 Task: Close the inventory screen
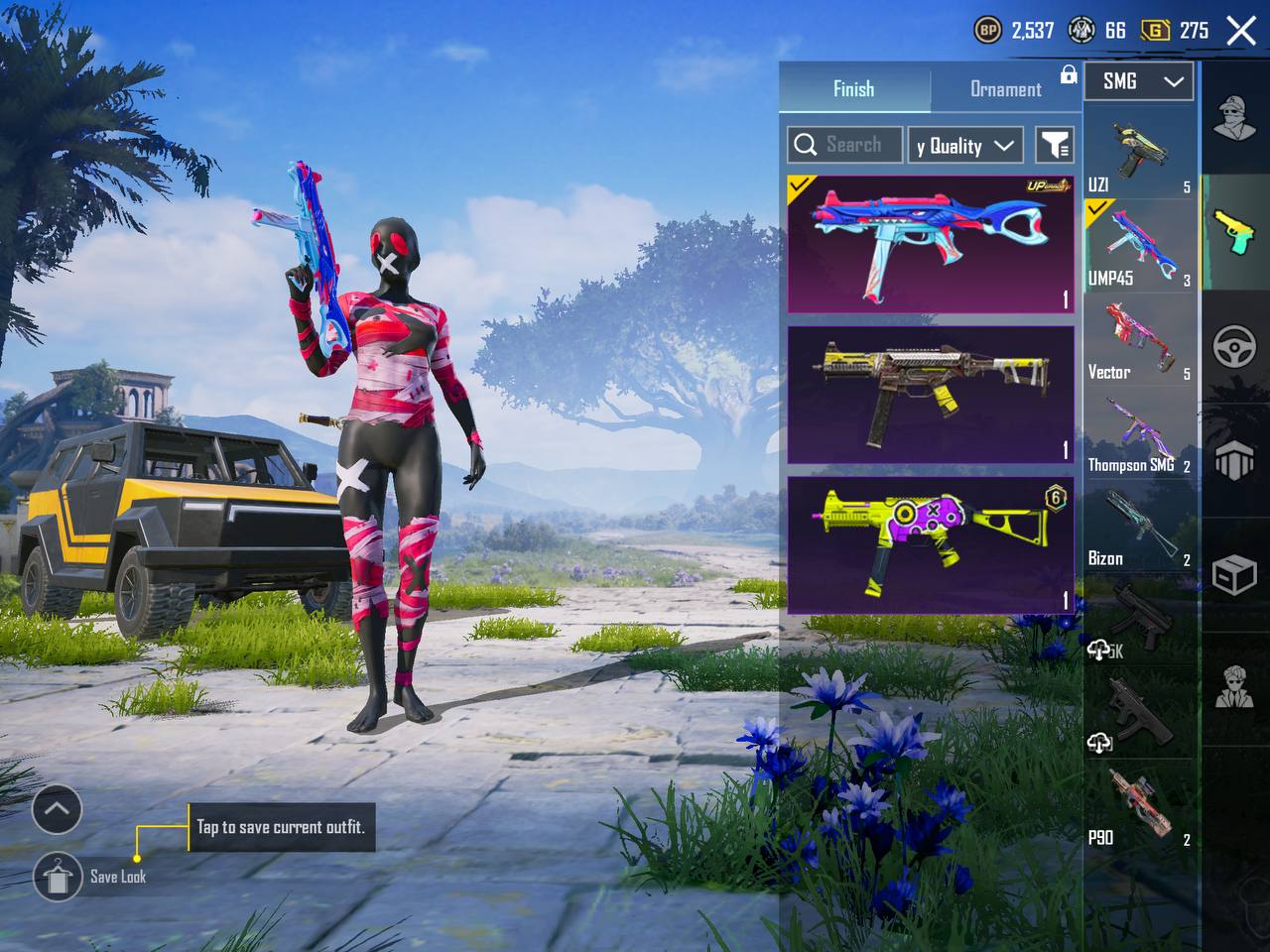click(x=1241, y=31)
